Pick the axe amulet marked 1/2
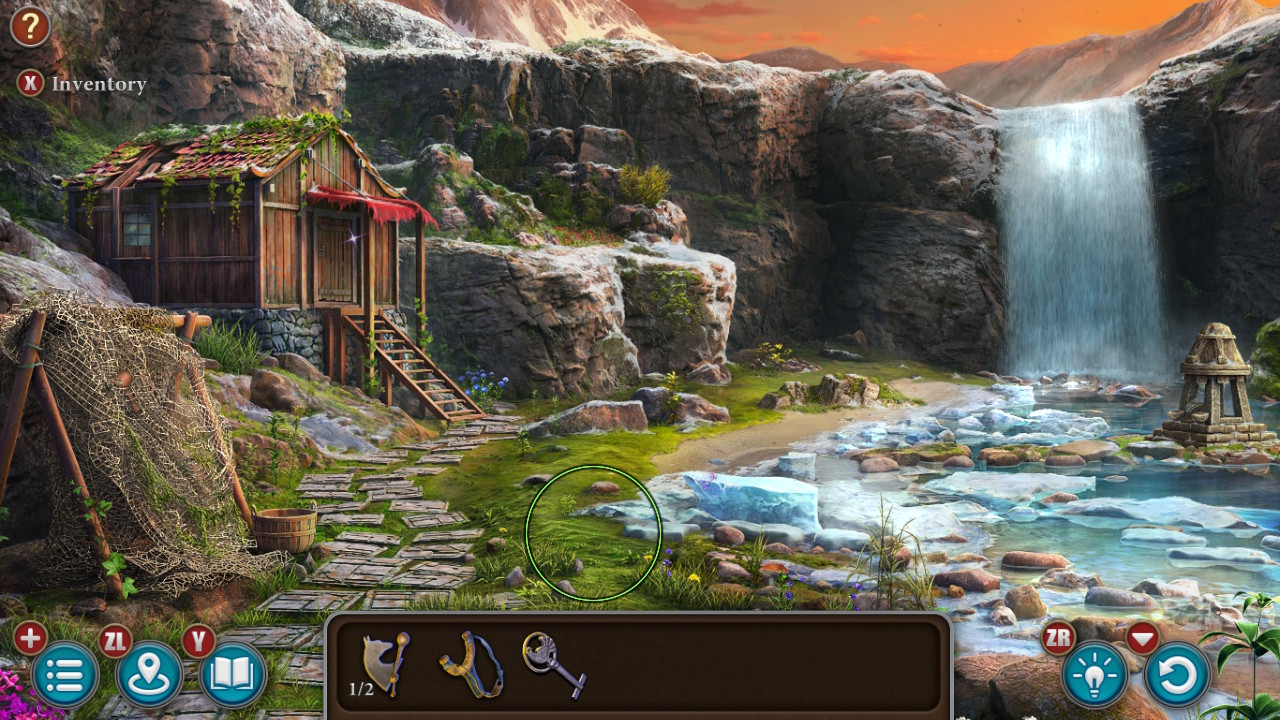 pyautogui.click(x=385, y=662)
